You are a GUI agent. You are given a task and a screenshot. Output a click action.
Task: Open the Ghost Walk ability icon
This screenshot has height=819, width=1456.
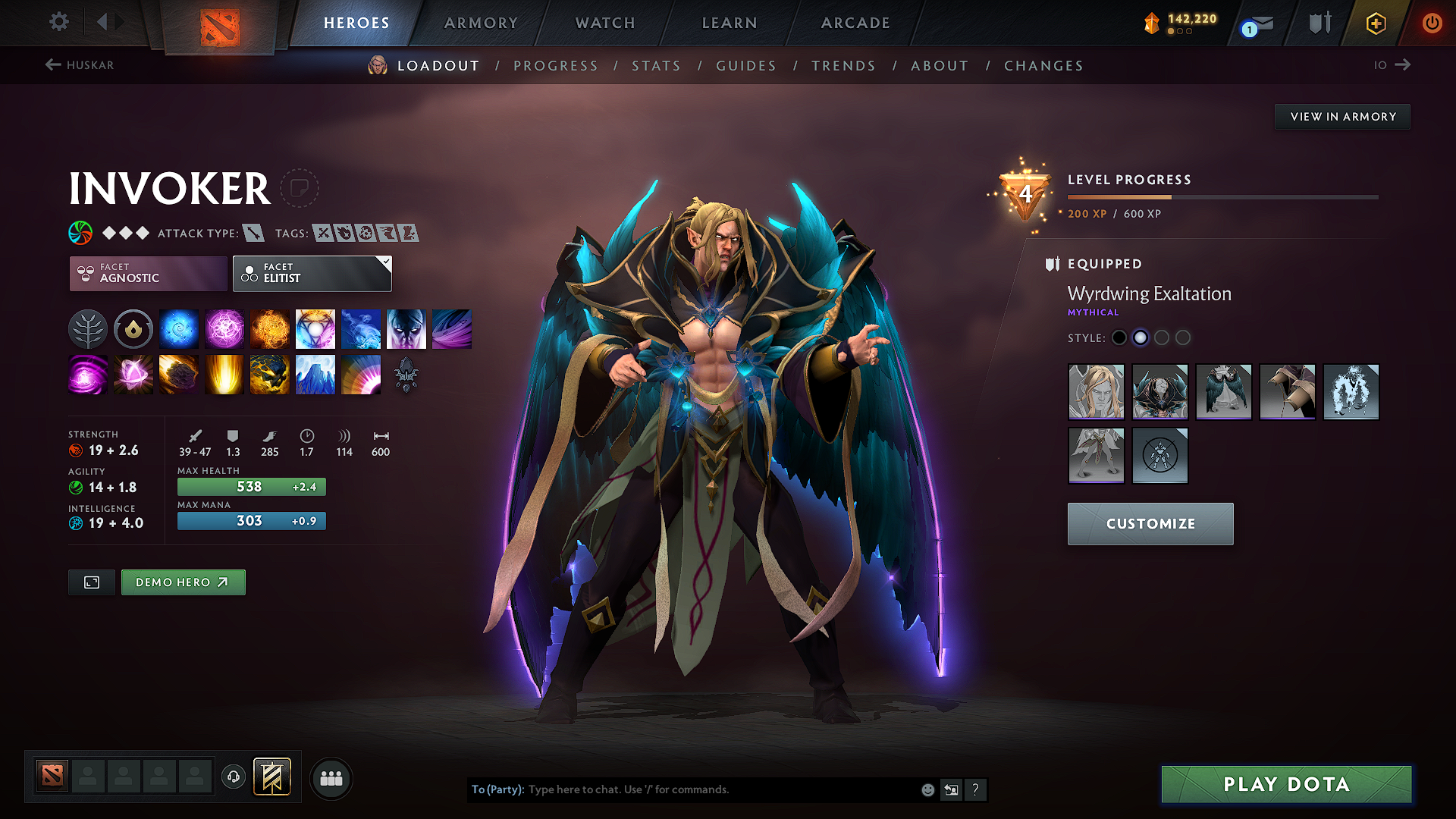[406, 328]
